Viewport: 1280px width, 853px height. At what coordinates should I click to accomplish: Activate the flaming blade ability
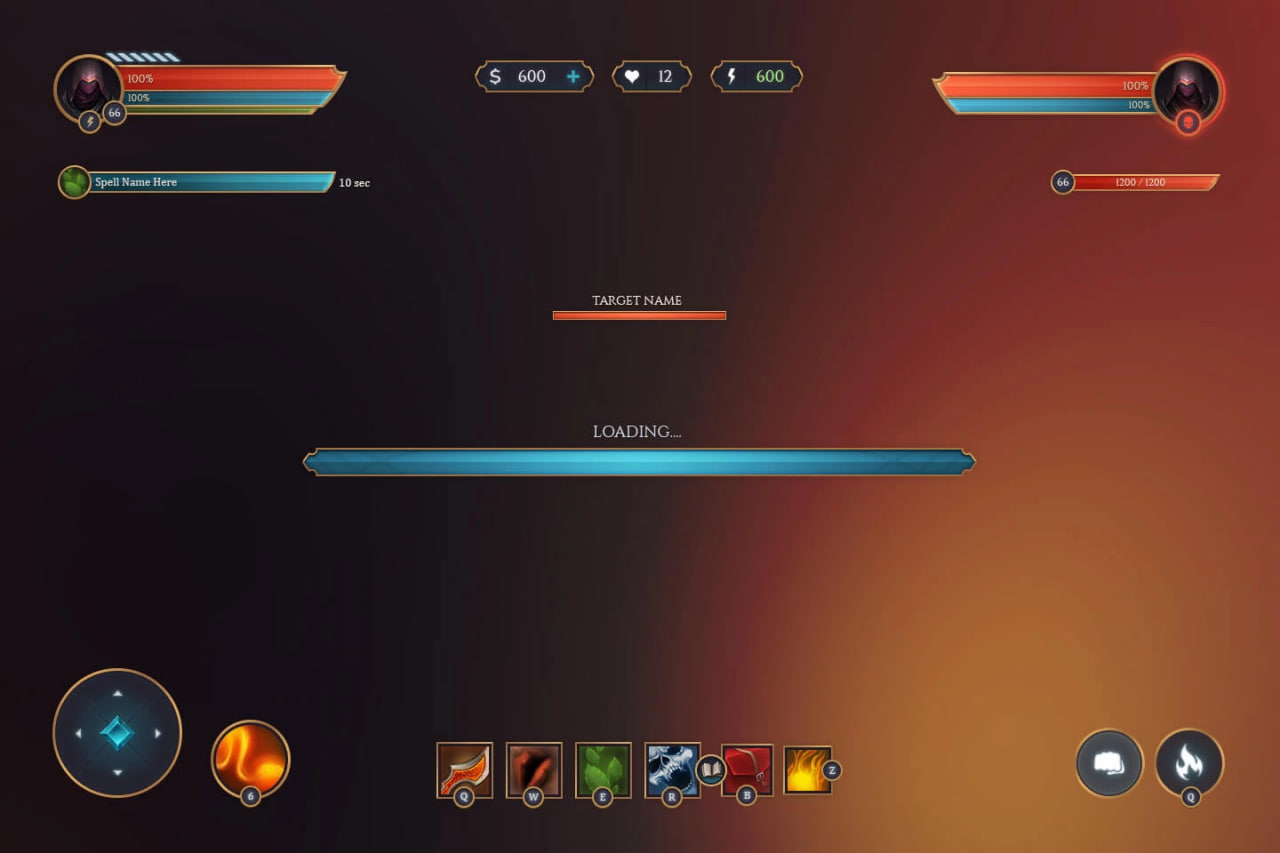click(x=464, y=769)
